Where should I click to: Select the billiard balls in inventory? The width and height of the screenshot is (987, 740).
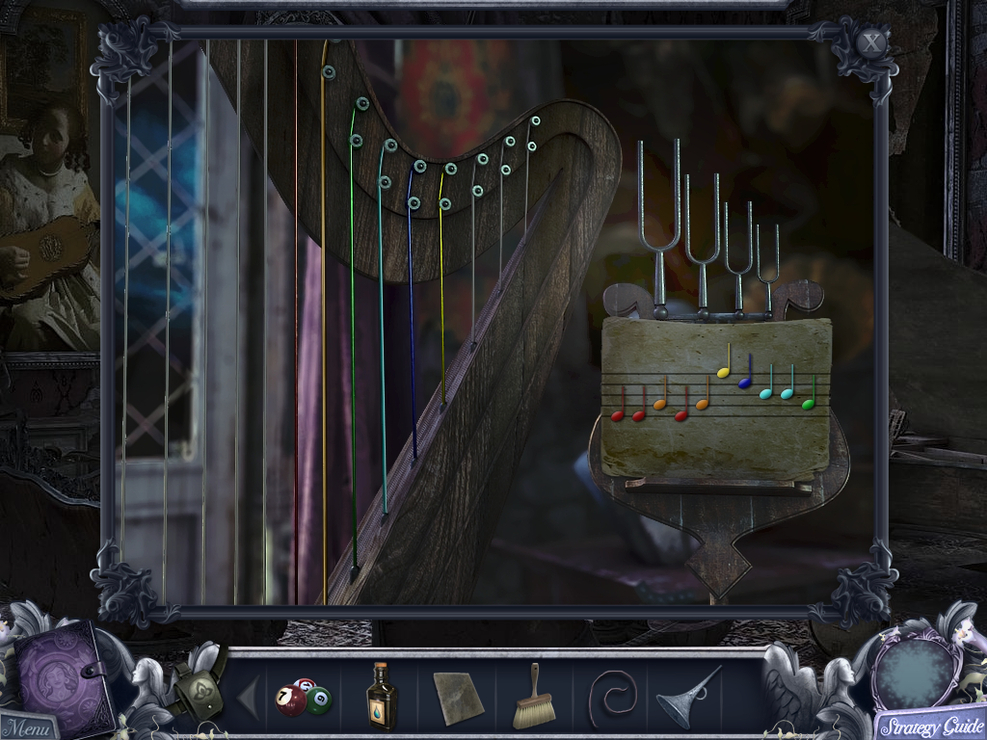pyautogui.click(x=303, y=696)
